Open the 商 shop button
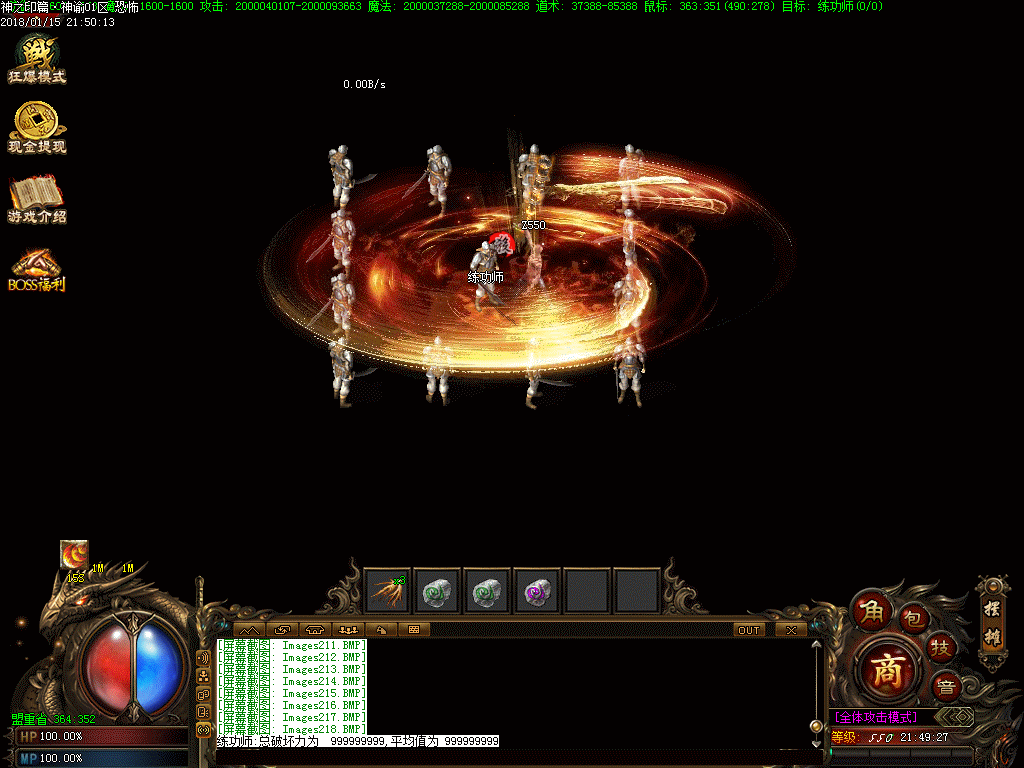The image size is (1024, 768). 887,668
